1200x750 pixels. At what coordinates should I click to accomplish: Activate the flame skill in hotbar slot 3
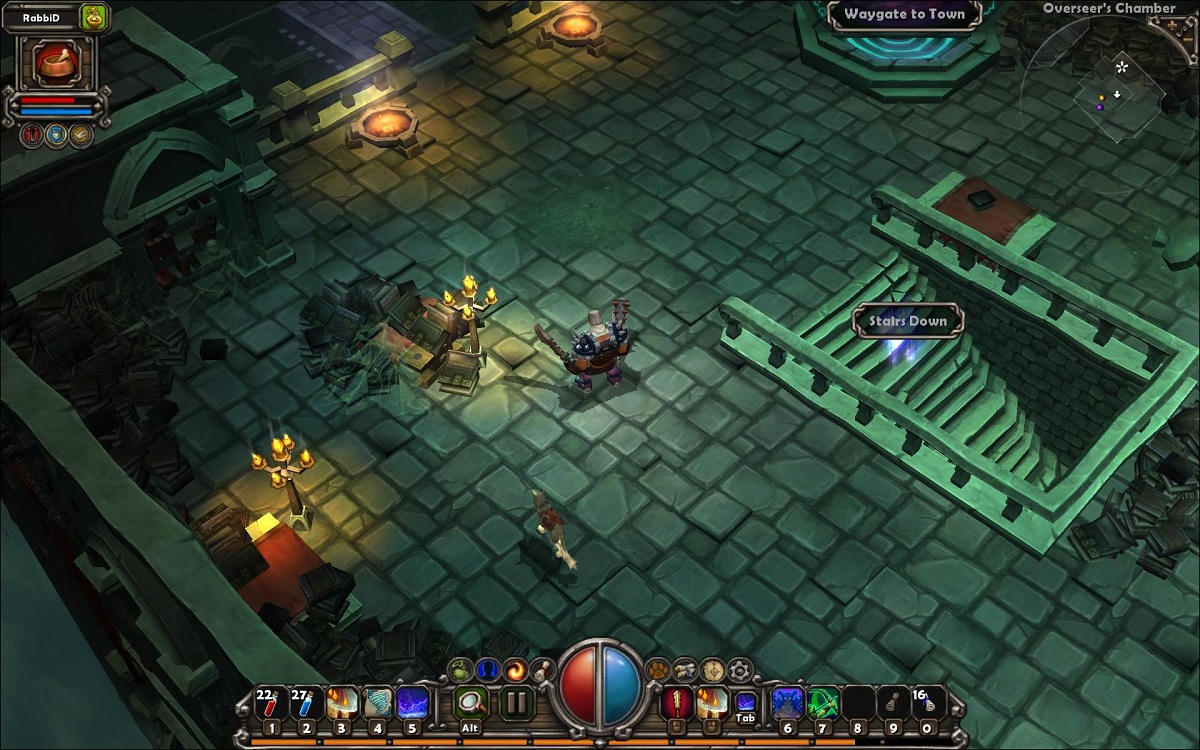click(x=342, y=703)
